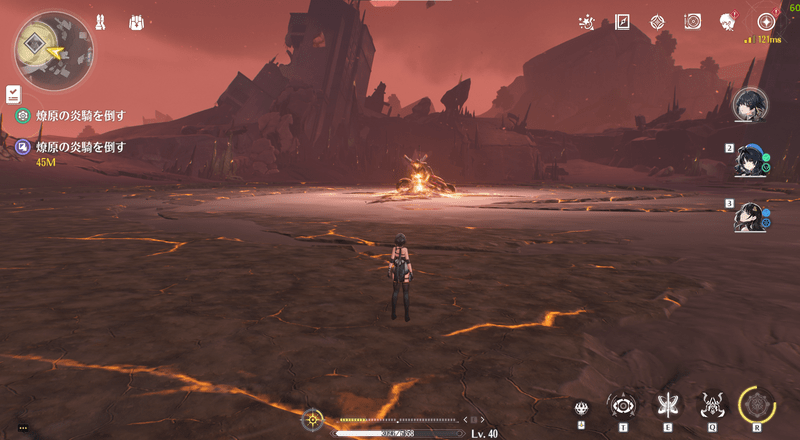Open the backpack inventory icon
This screenshot has height=440, width=800.
click(136, 22)
